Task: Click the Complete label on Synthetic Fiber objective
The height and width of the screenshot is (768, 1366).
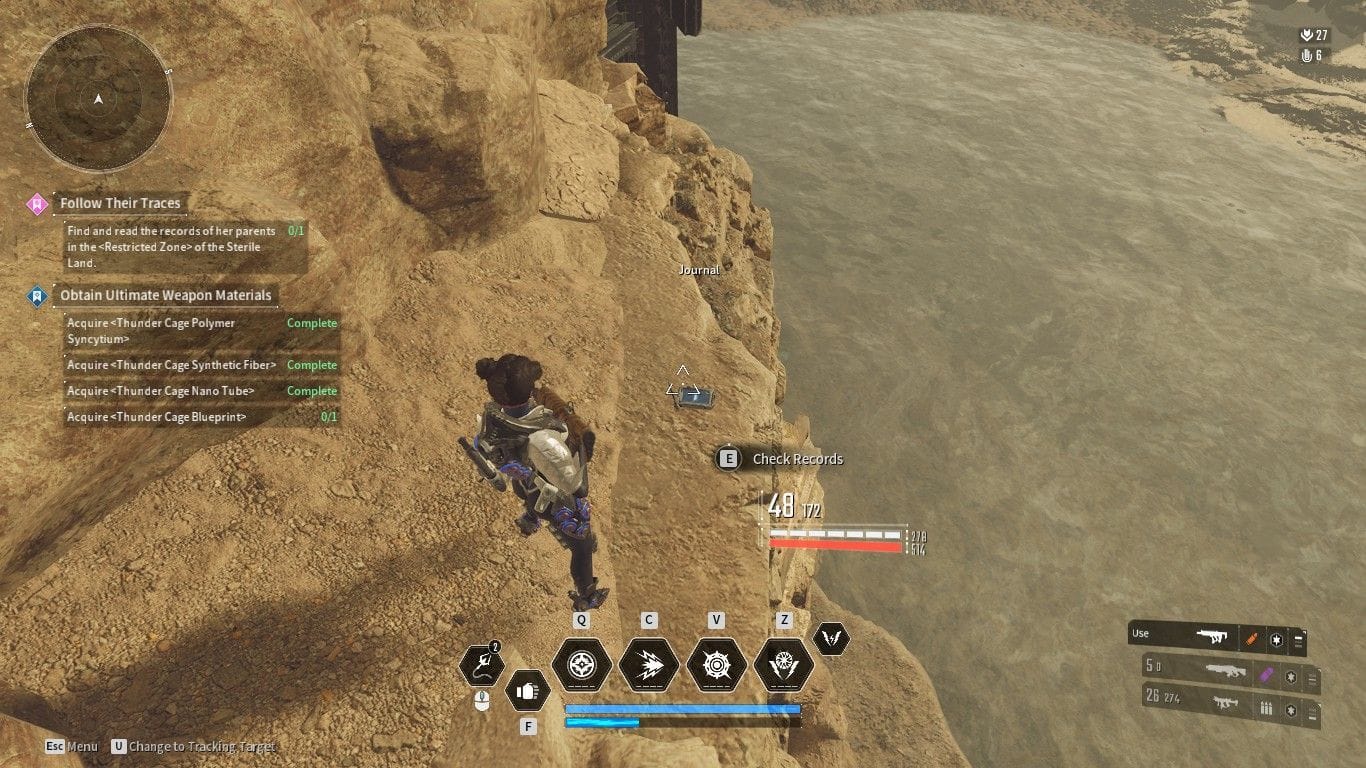Action: 311,365
